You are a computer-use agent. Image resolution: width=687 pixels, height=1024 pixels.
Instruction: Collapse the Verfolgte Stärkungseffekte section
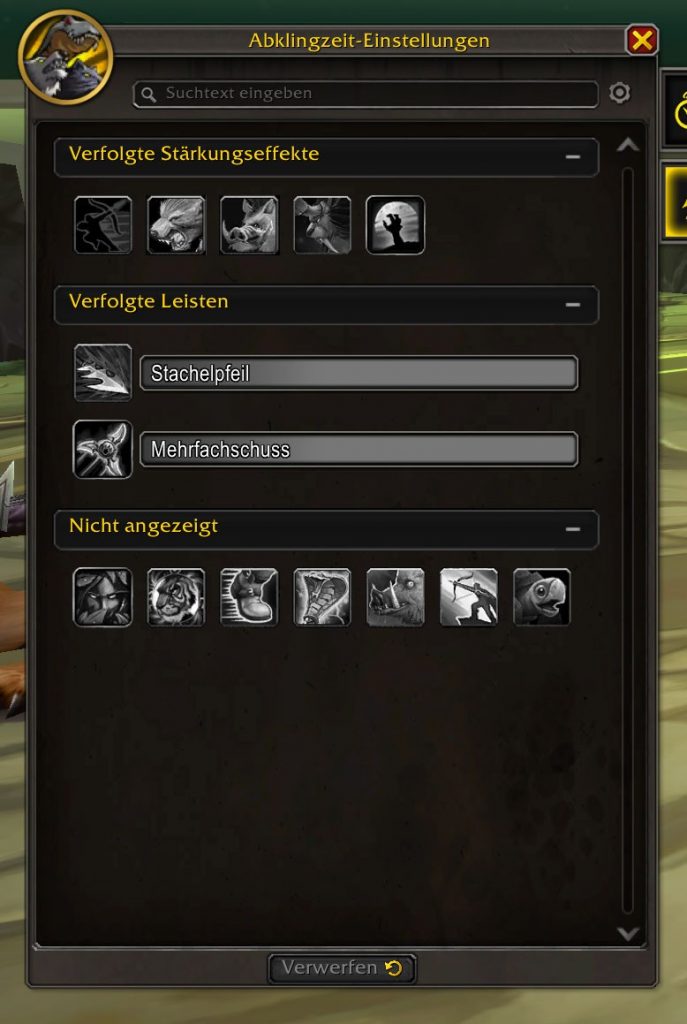(573, 157)
